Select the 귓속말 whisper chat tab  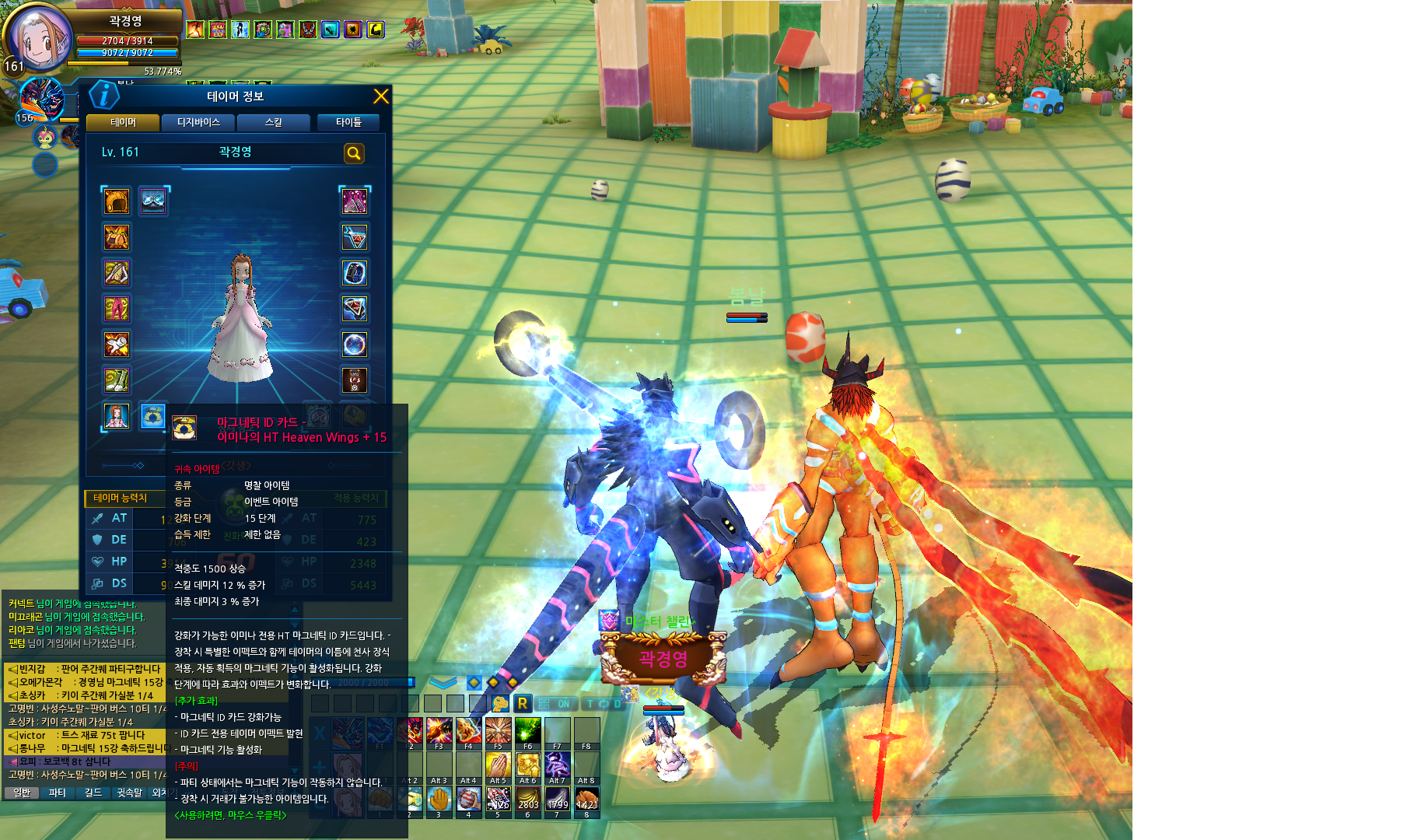(x=130, y=793)
